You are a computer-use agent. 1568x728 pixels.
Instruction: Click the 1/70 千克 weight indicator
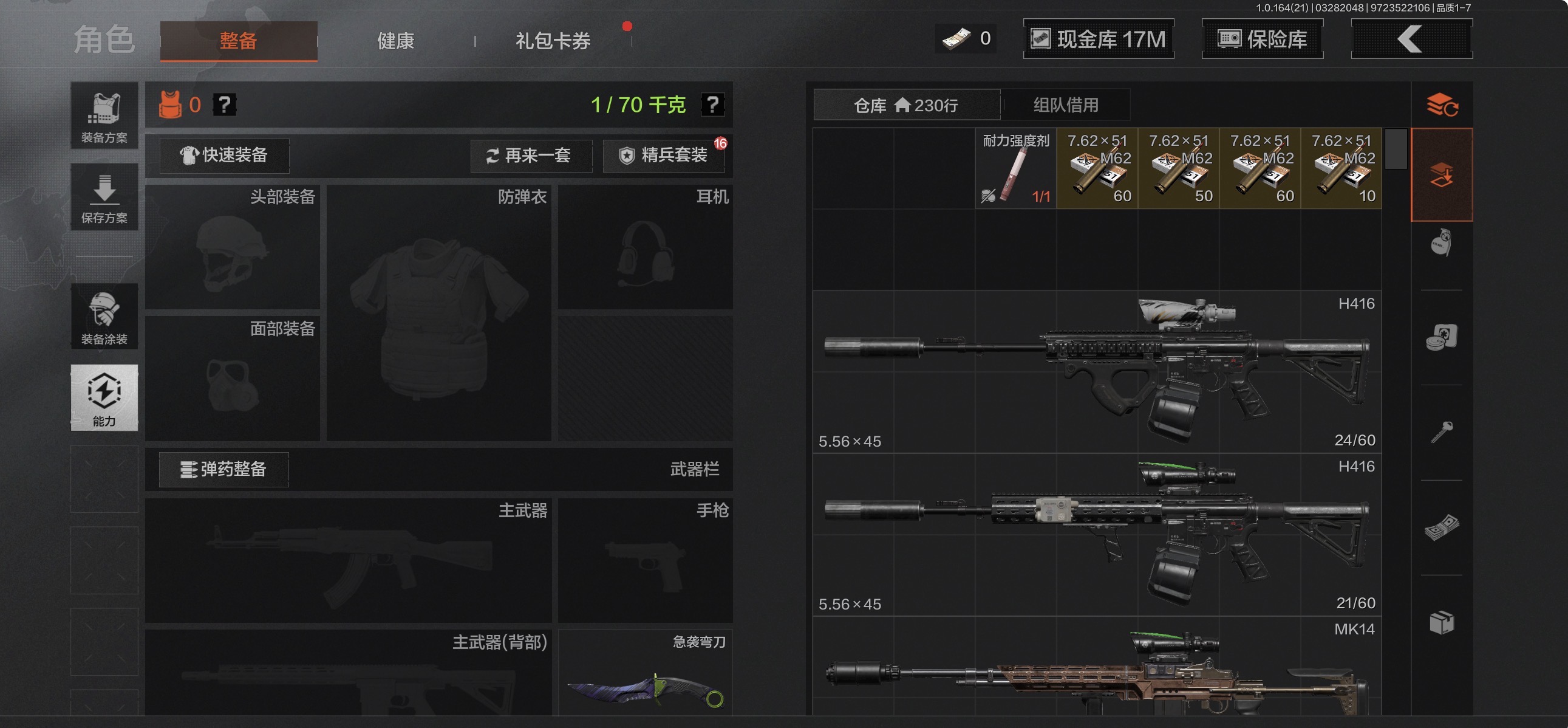coord(638,104)
